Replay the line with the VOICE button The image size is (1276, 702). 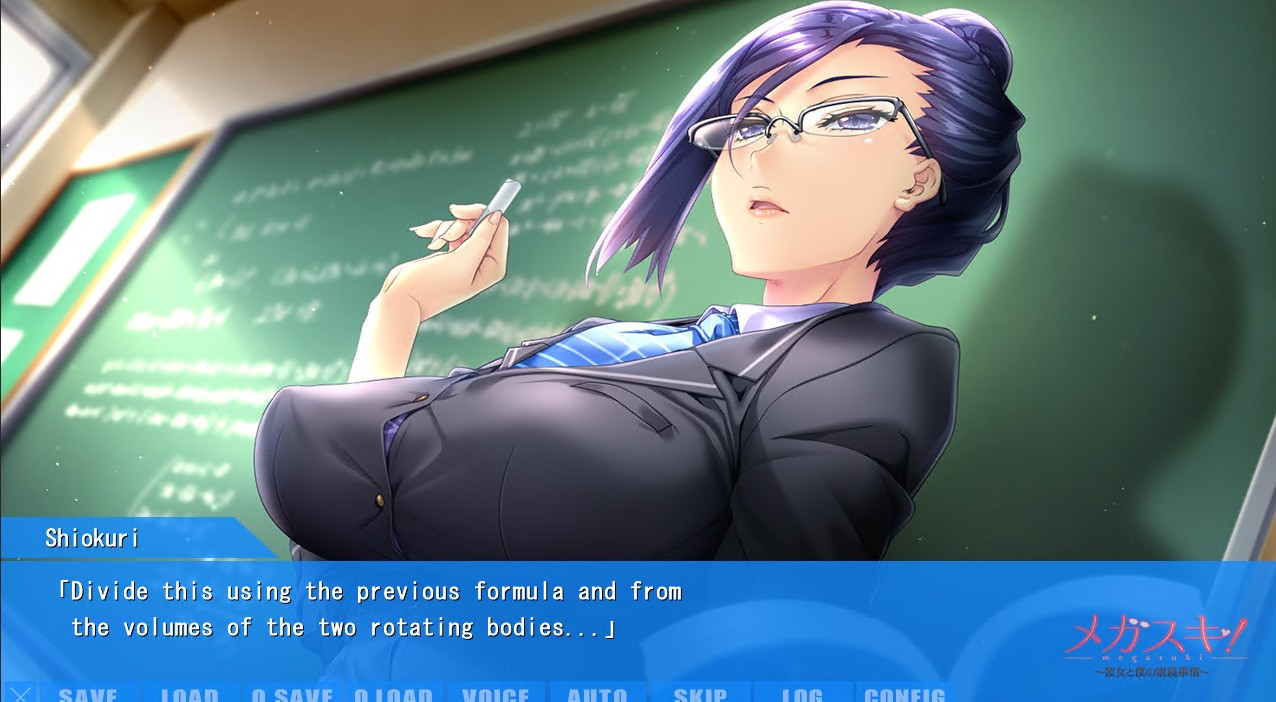pyautogui.click(x=496, y=694)
